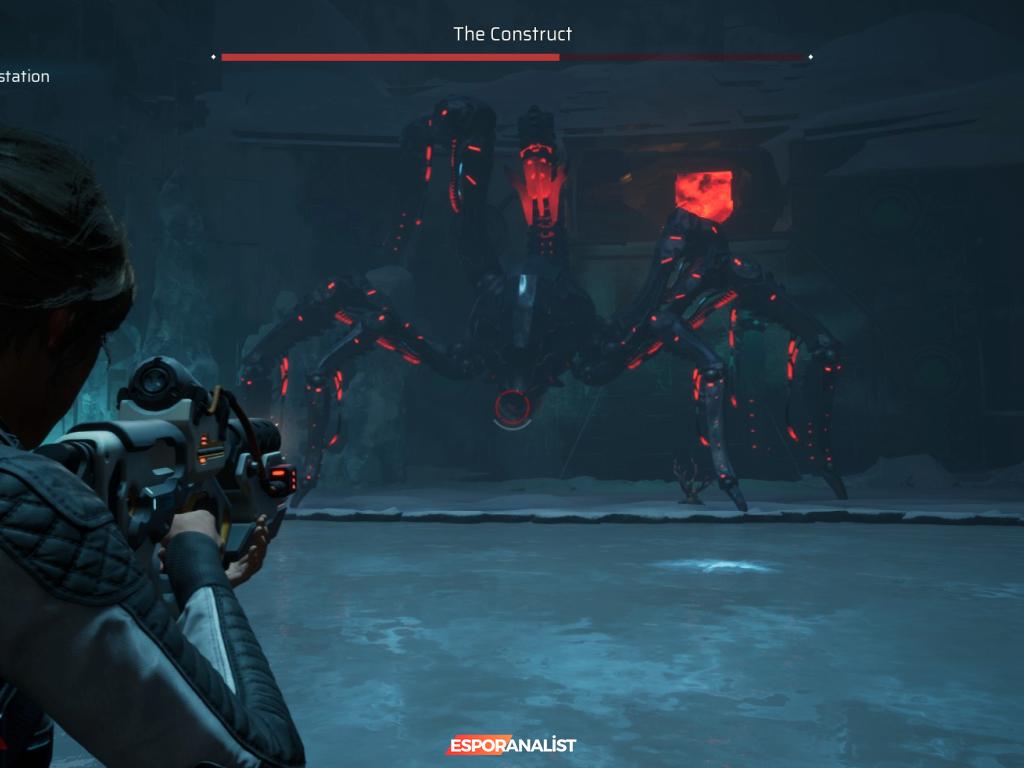Click the objective text ending in "station"
Viewport: 1024px width, 768px height.
25,77
